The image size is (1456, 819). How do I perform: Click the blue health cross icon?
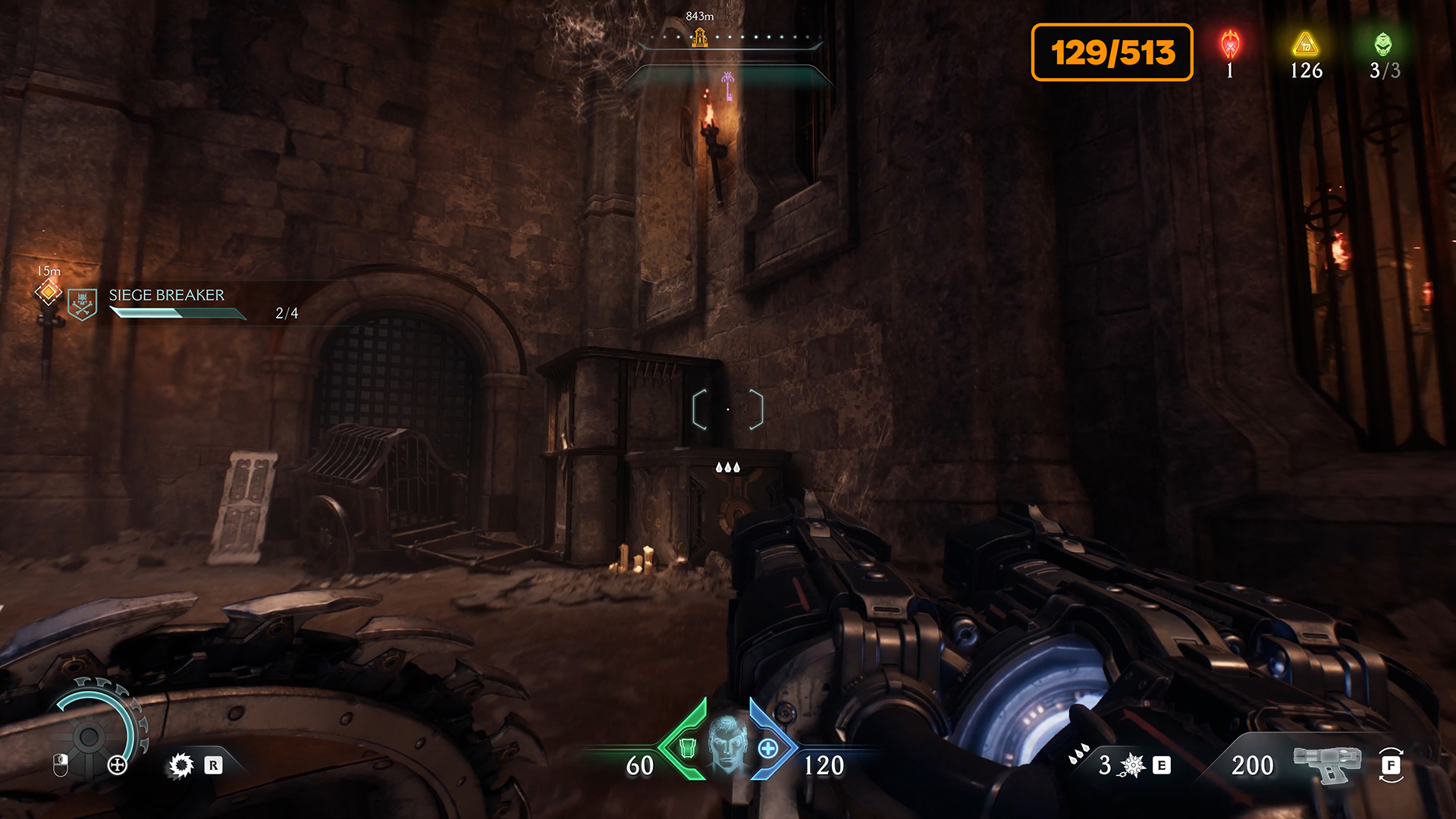[768, 748]
